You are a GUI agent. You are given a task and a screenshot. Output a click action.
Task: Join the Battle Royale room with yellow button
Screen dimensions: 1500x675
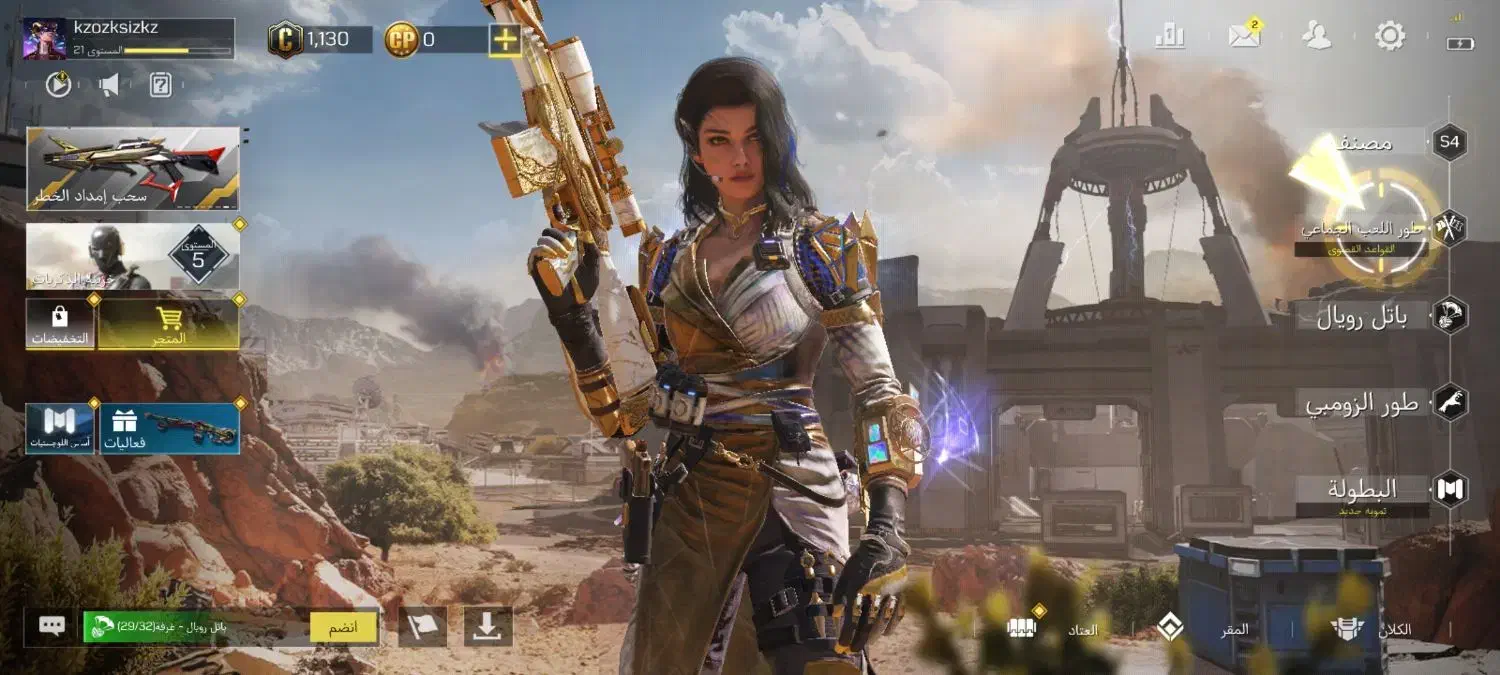[344, 627]
